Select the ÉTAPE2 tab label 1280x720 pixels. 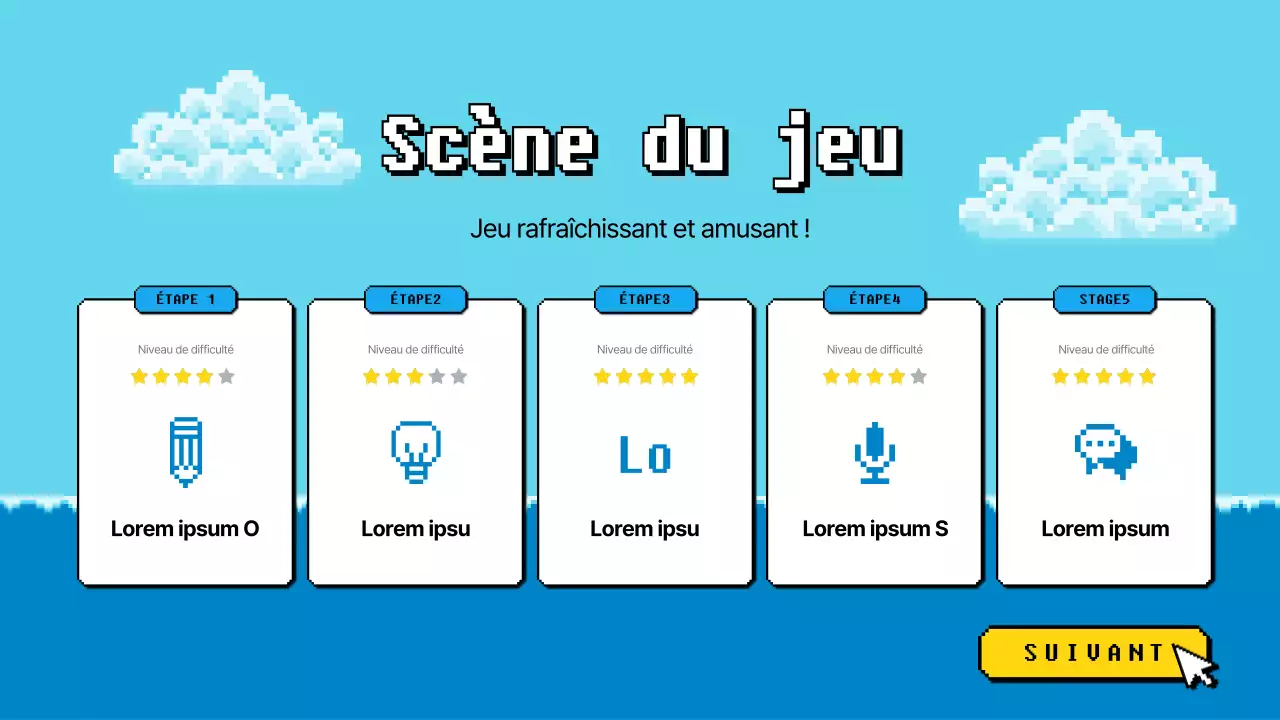(x=416, y=299)
